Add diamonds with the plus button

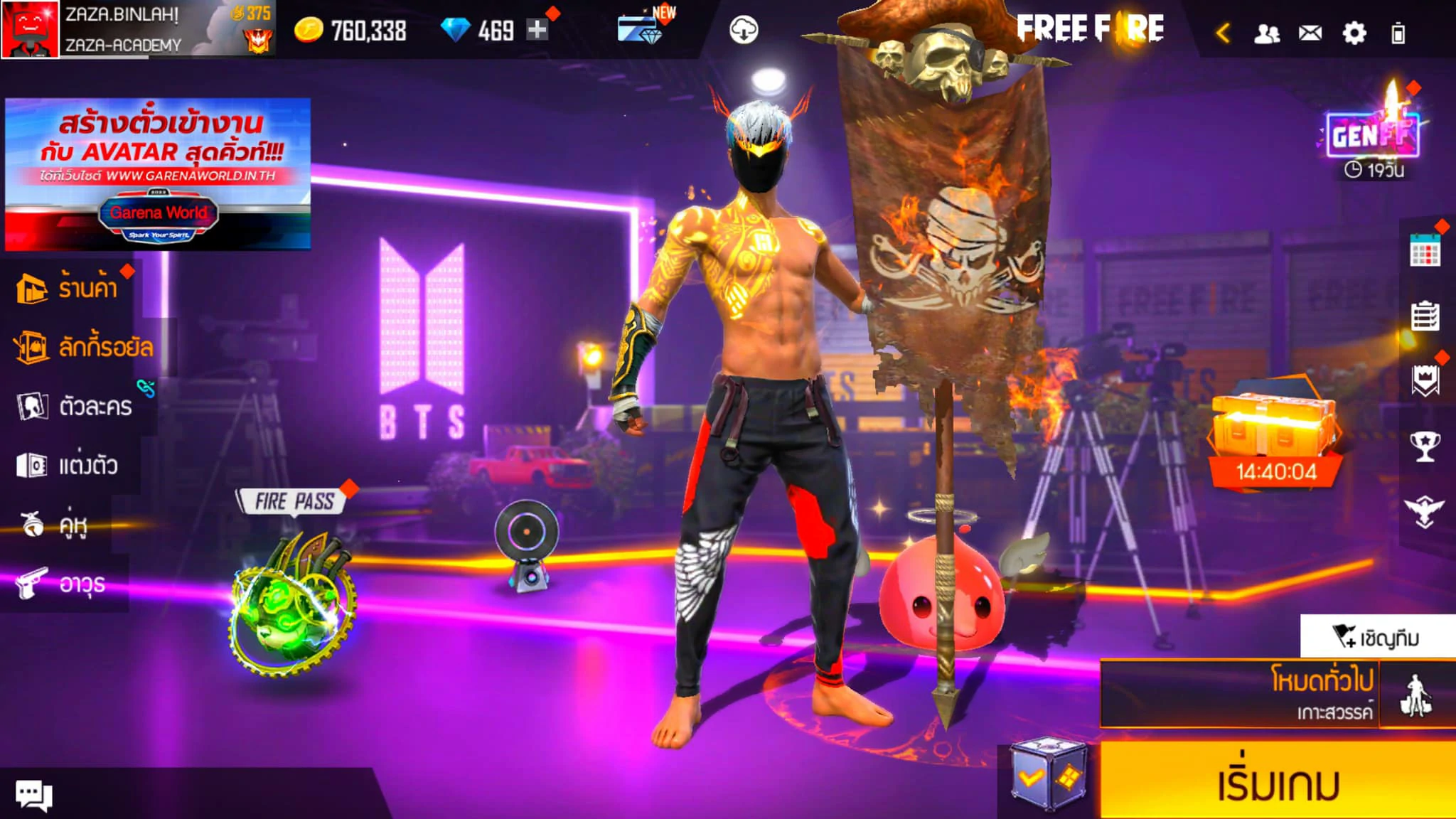coord(537,30)
